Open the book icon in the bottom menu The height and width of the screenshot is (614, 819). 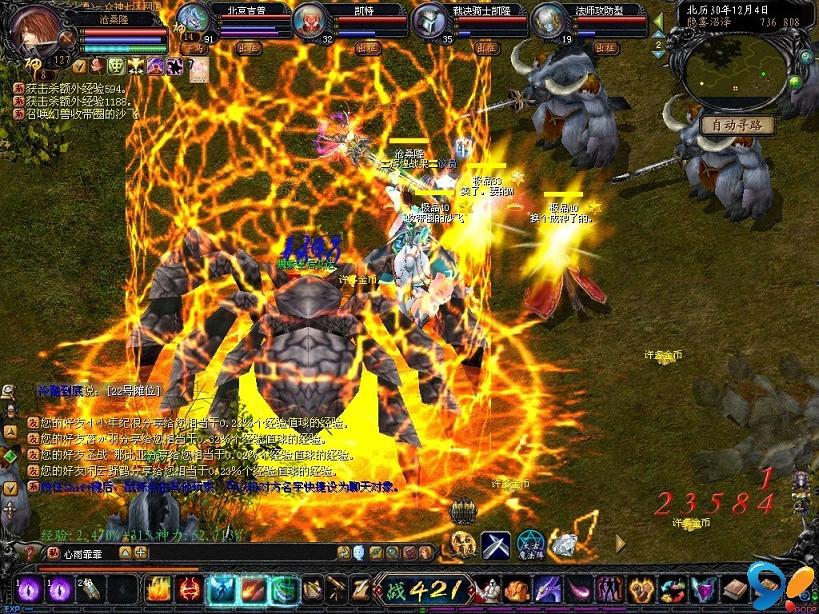[735, 590]
